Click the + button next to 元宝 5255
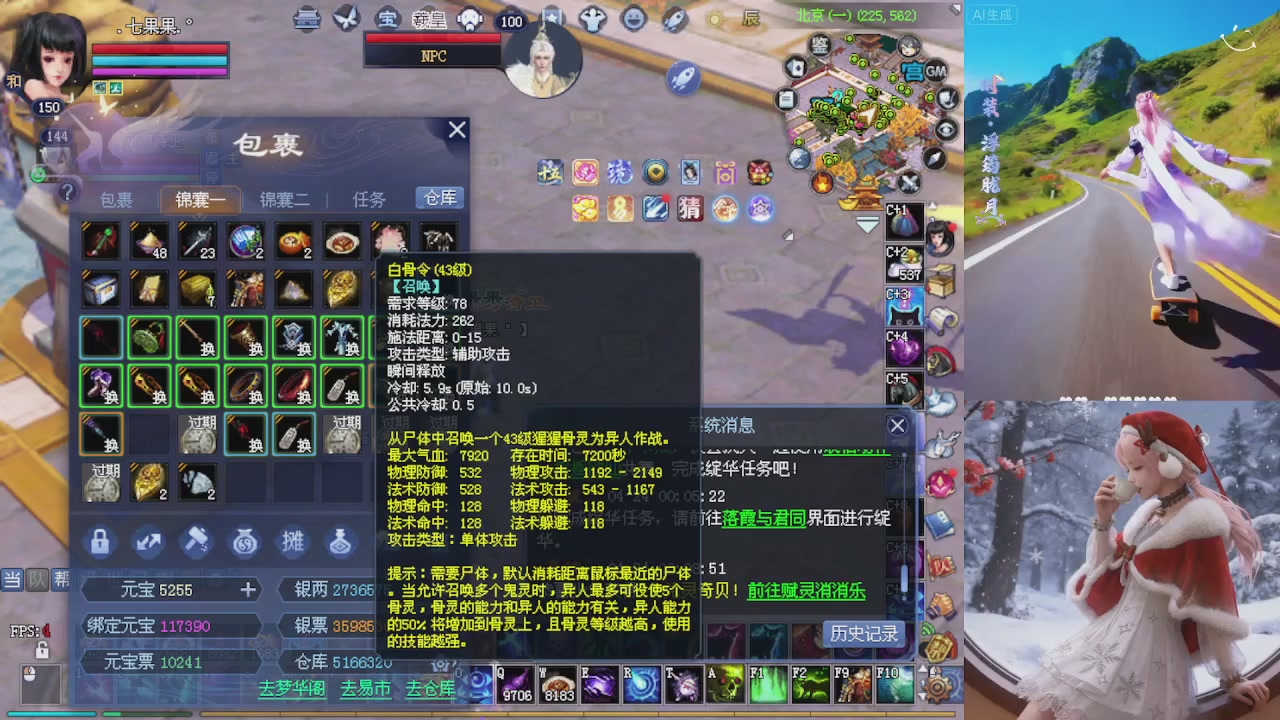This screenshot has height=720, width=1280. [249, 589]
